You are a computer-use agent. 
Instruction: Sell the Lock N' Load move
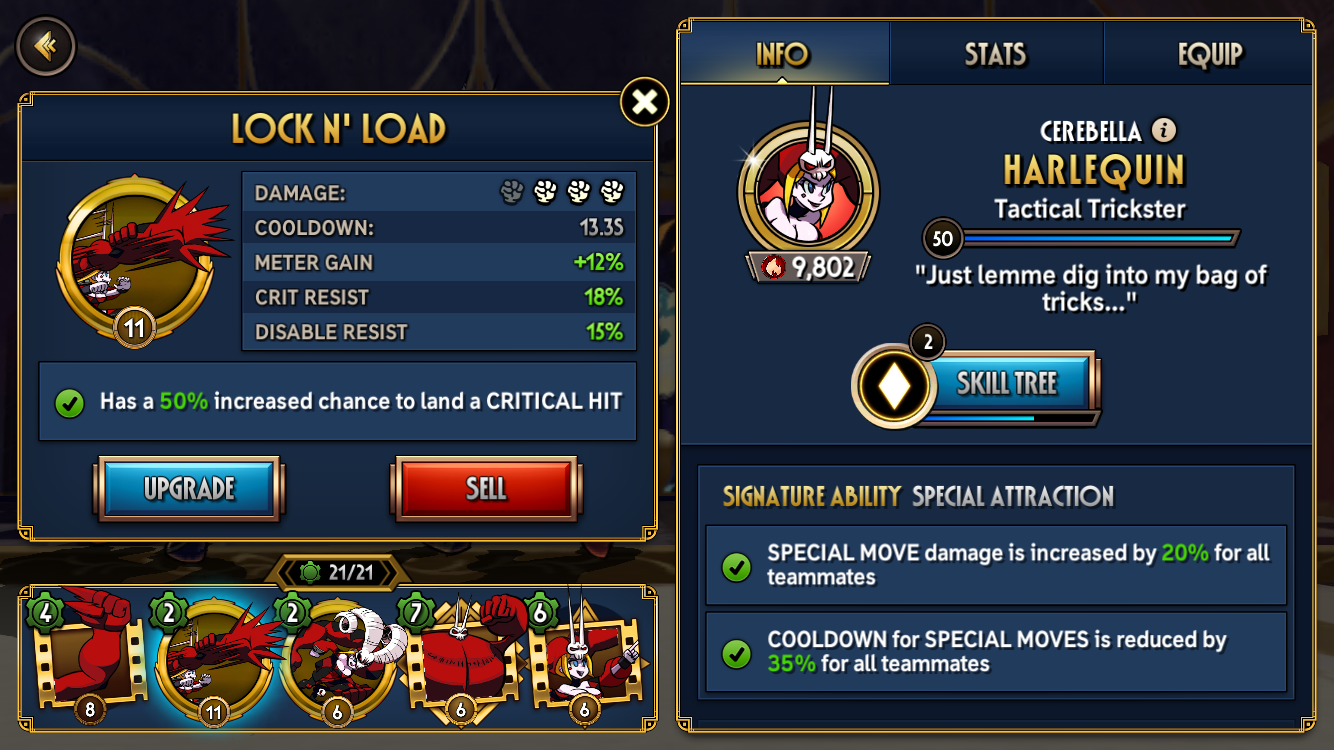point(485,488)
